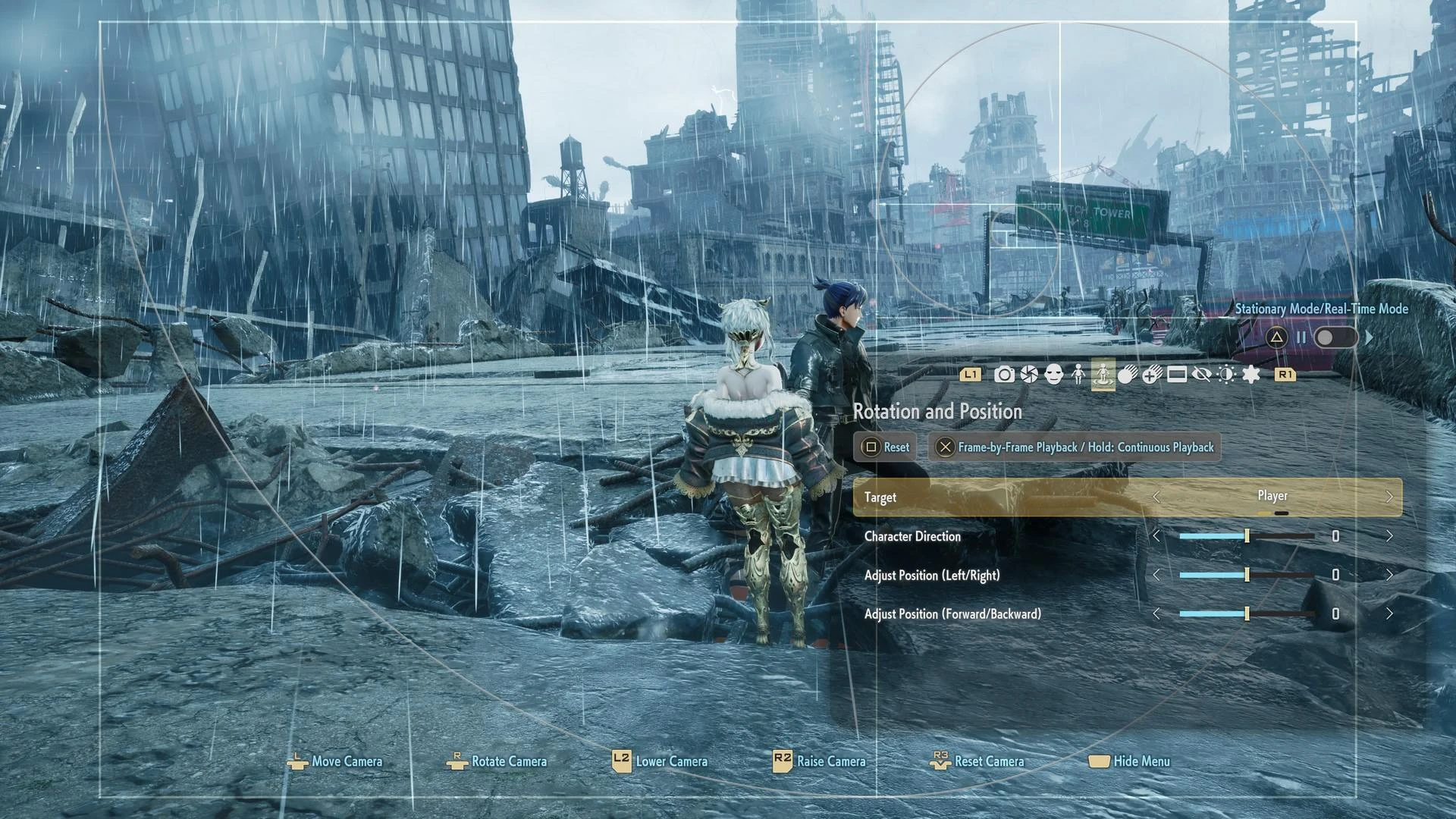Select the crossed-out eye visibility tab

tap(1201, 375)
